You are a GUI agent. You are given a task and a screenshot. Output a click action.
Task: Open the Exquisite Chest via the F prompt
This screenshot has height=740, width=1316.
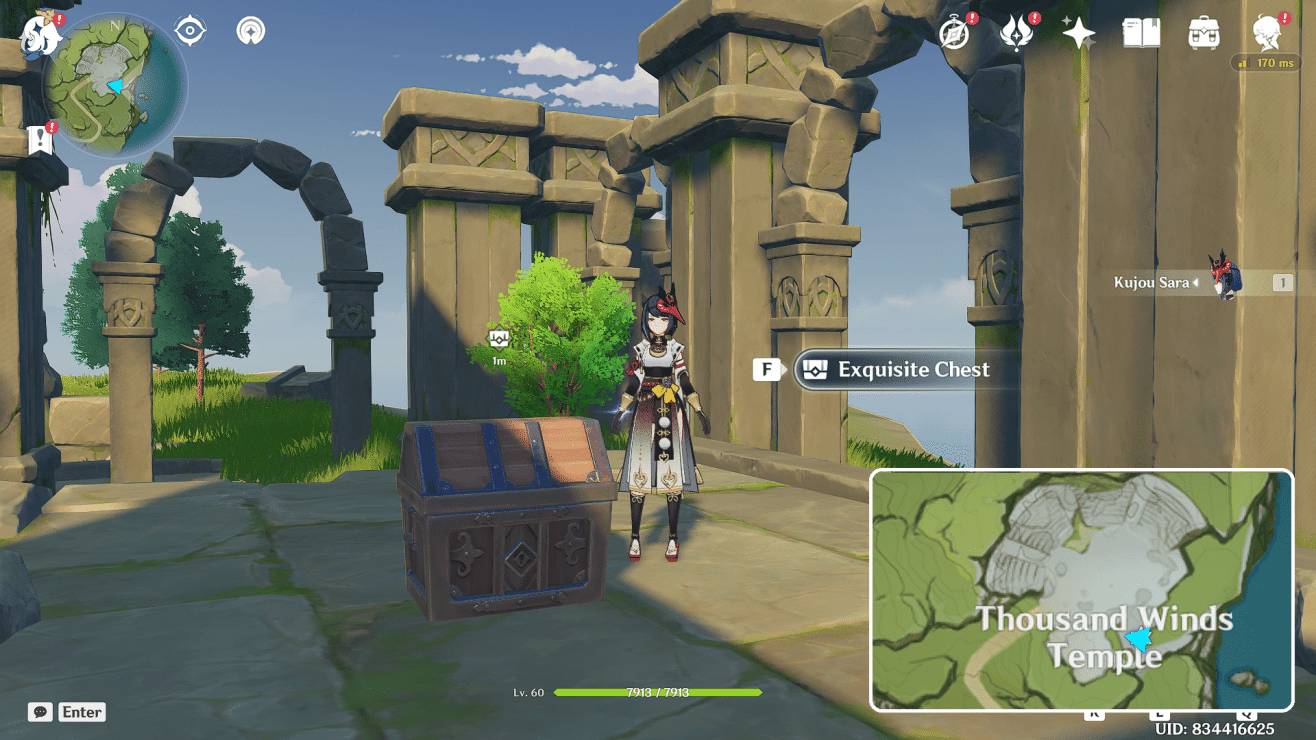(x=889, y=369)
